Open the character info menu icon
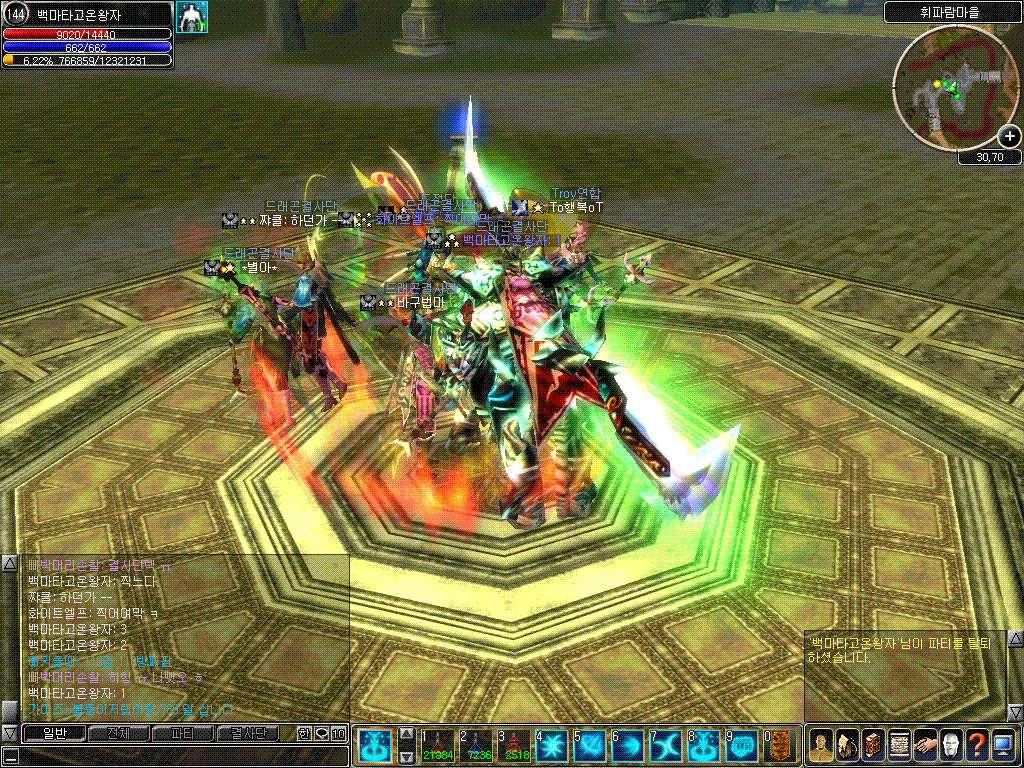Viewport: 1024px width, 768px height. 821,744
